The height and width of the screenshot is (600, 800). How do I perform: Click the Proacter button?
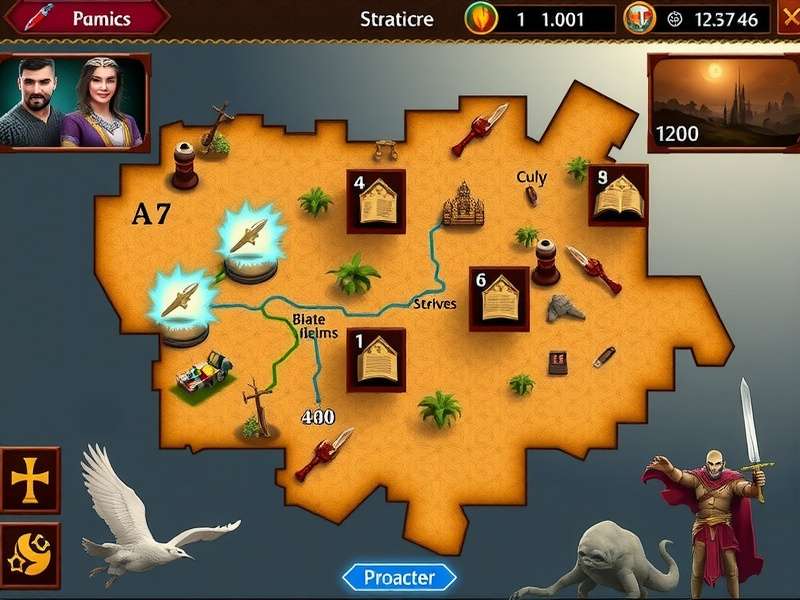coord(399,577)
